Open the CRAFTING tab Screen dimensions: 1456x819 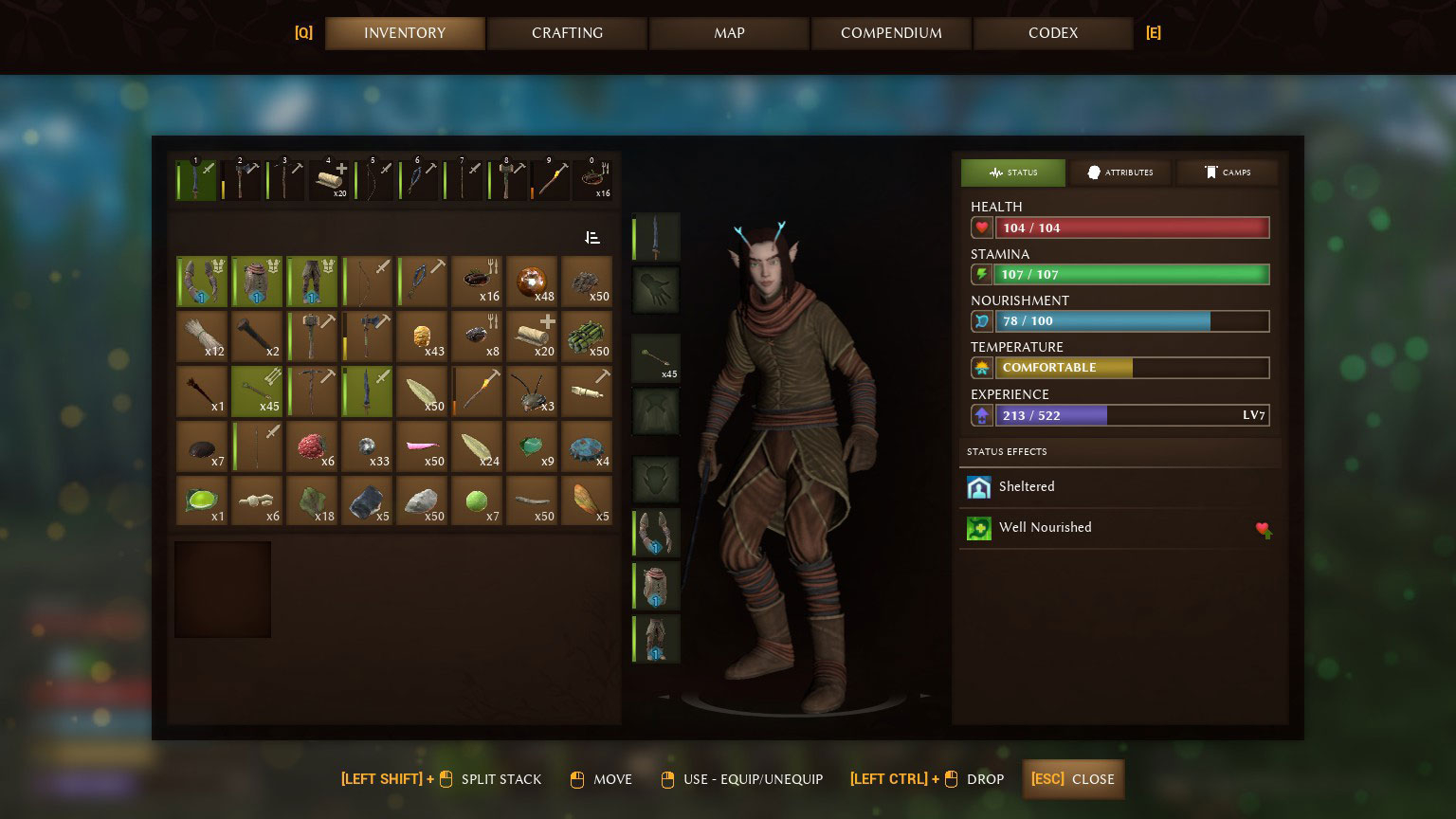[567, 33]
